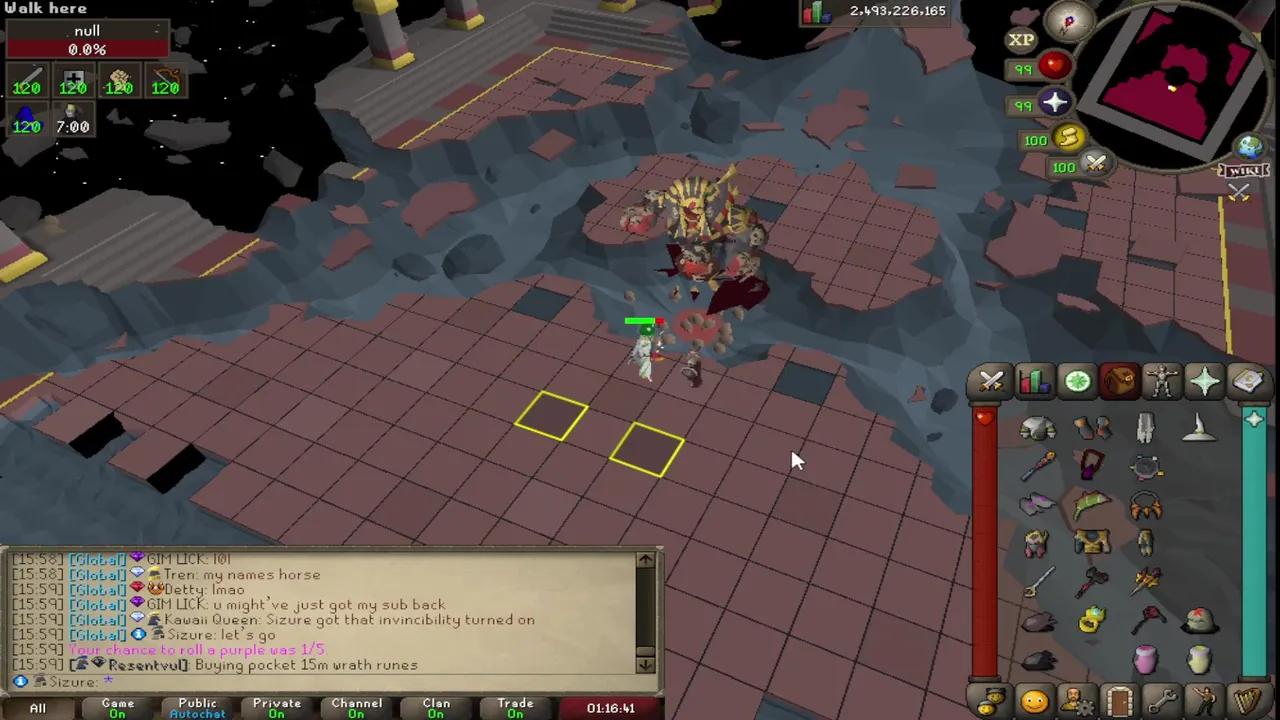Screen dimensions: 1280x720
Task: Toggle quick prayers via the prayer orb
Action: pos(1055,103)
